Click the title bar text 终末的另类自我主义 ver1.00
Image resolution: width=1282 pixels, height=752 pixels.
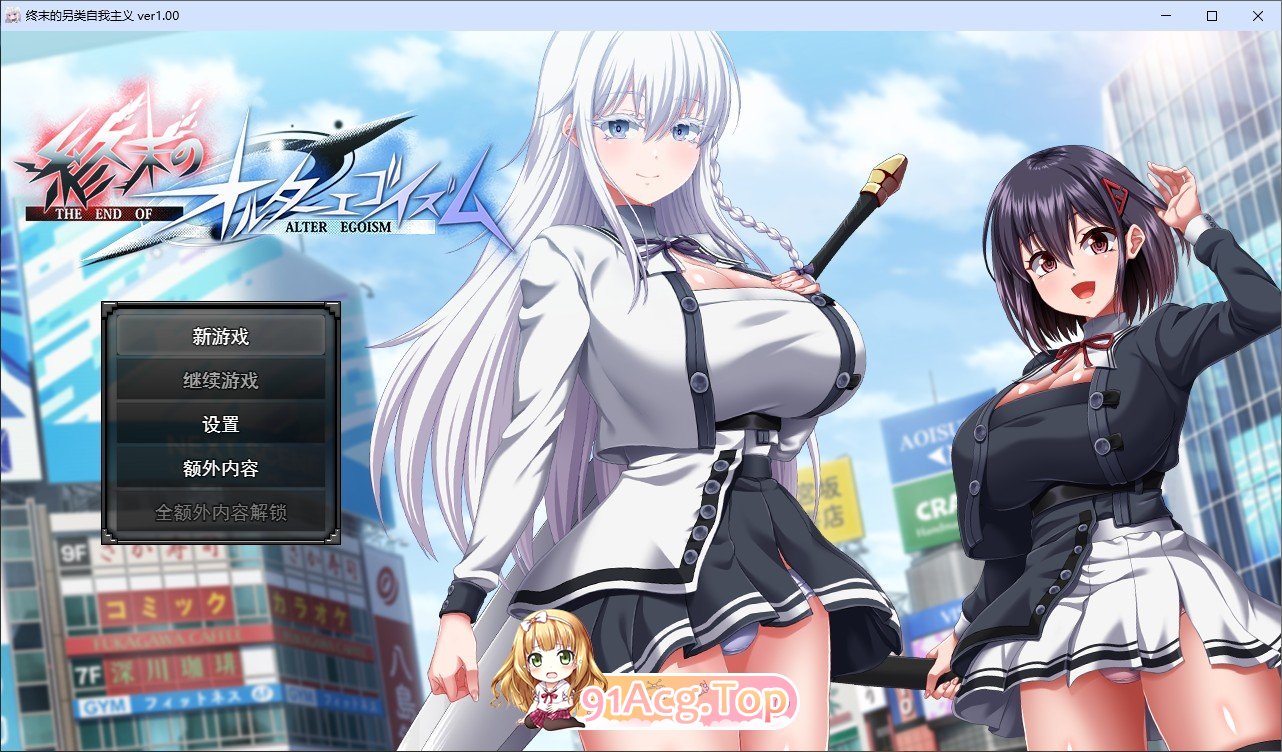pos(101,15)
